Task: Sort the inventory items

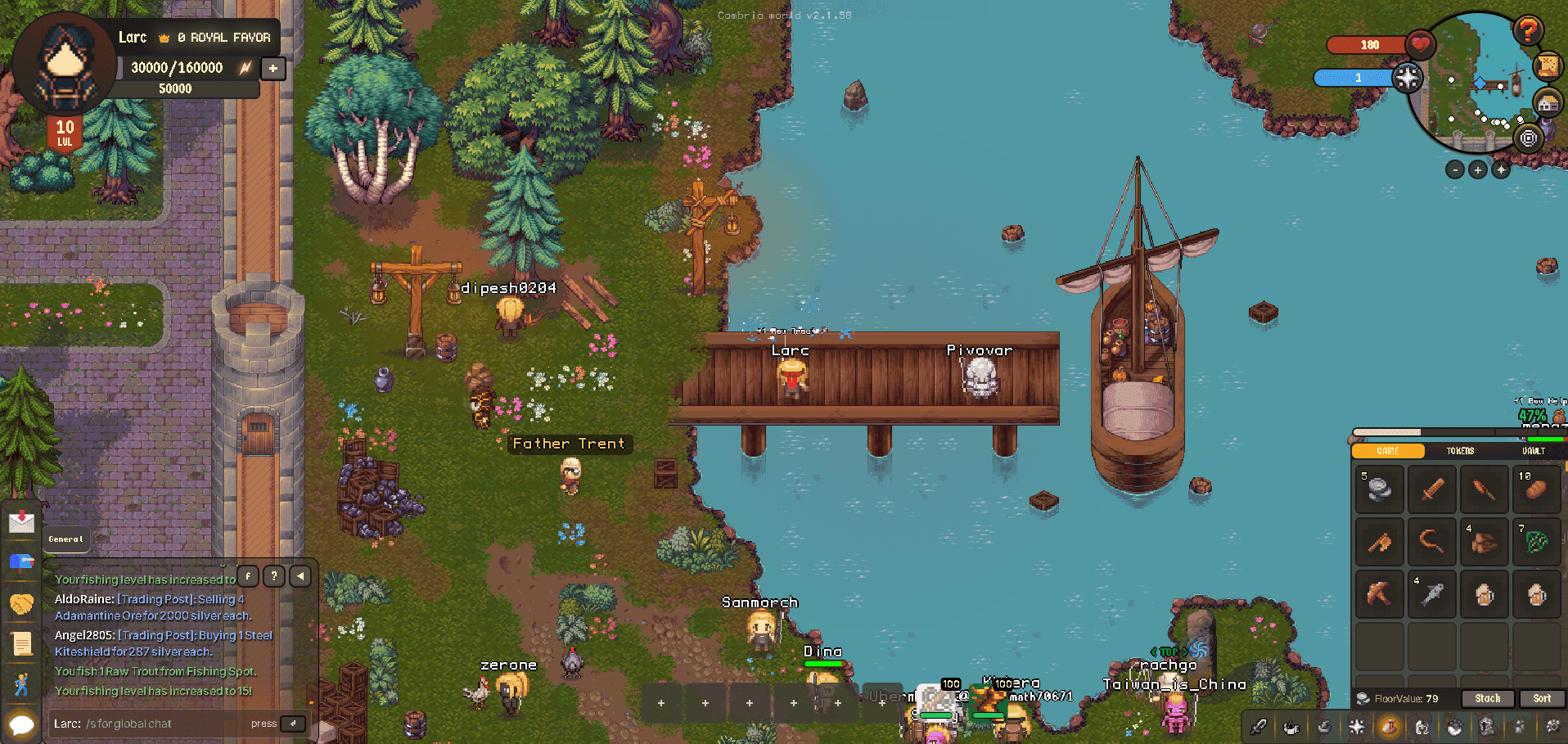Action: [1542, 698]
